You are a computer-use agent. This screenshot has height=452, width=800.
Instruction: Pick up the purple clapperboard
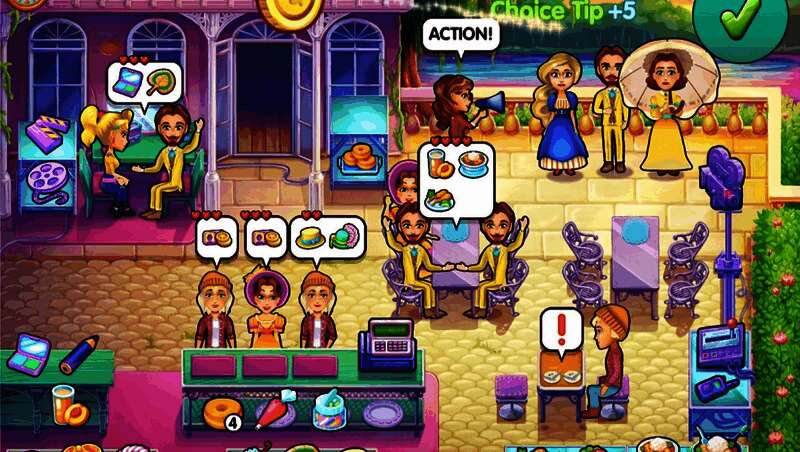[46, 134]
